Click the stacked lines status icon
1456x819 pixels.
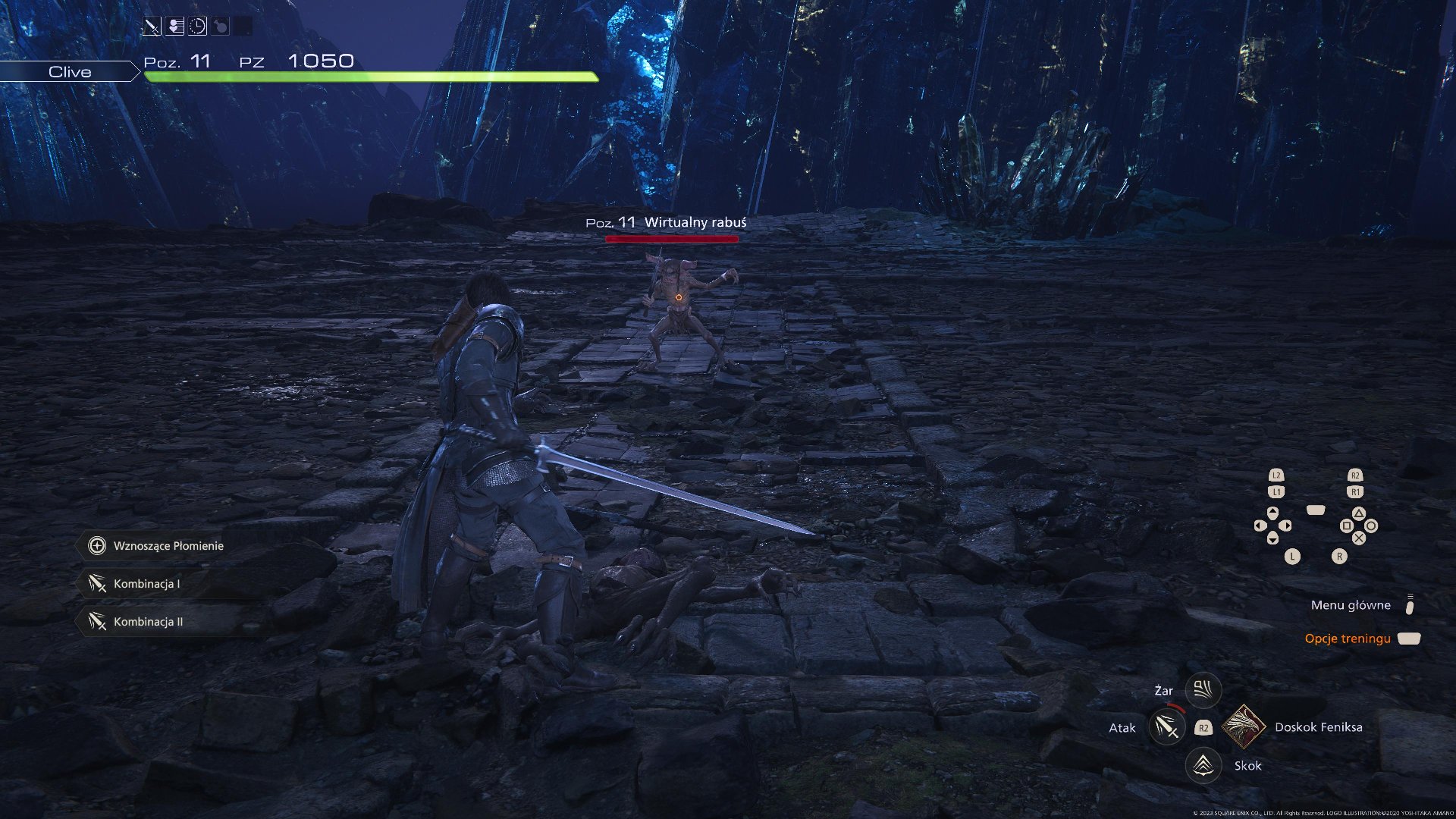tap(175, 27)
